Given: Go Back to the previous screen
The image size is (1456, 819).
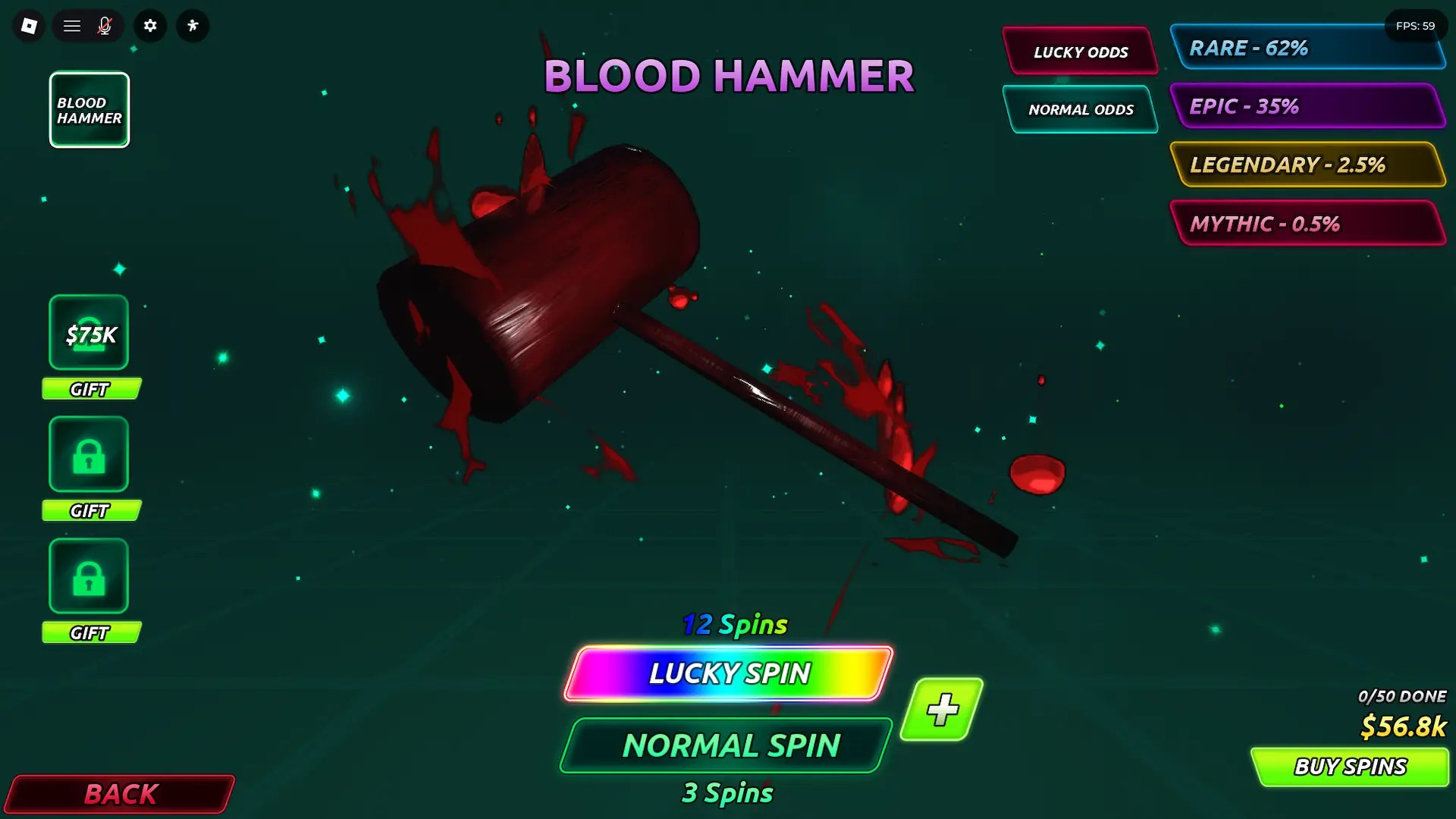Looking at the screenshot, I should tap(118, 794).
